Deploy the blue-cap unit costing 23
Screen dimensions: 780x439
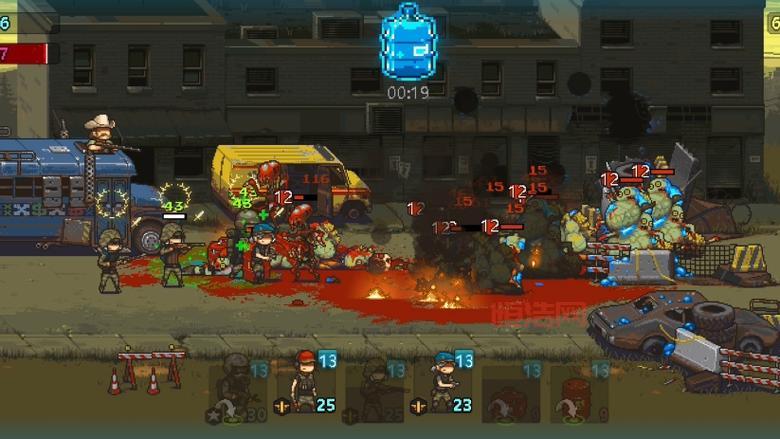(x=442, y=385)
